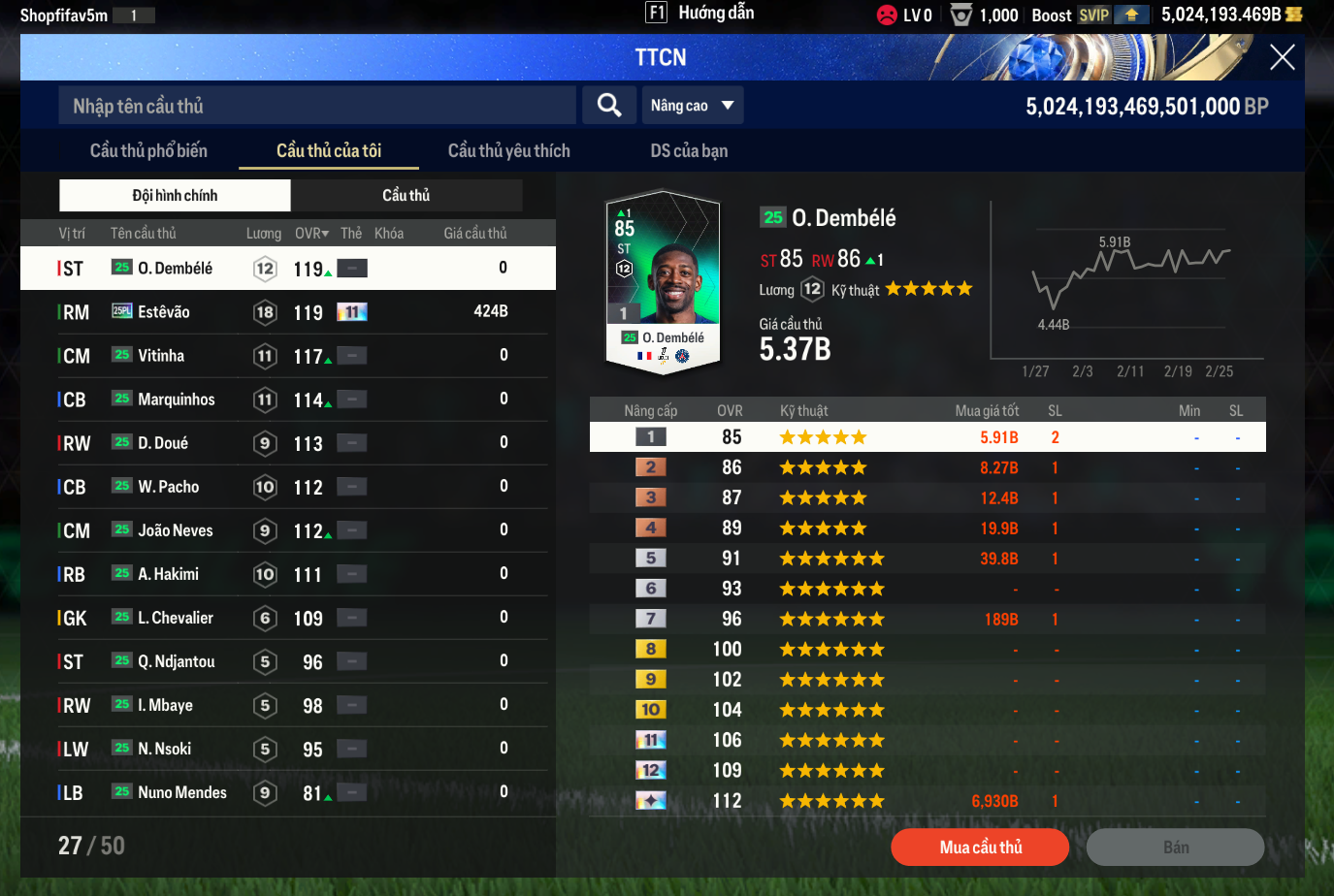Show the DS của bạn tab

click(689, 151)
